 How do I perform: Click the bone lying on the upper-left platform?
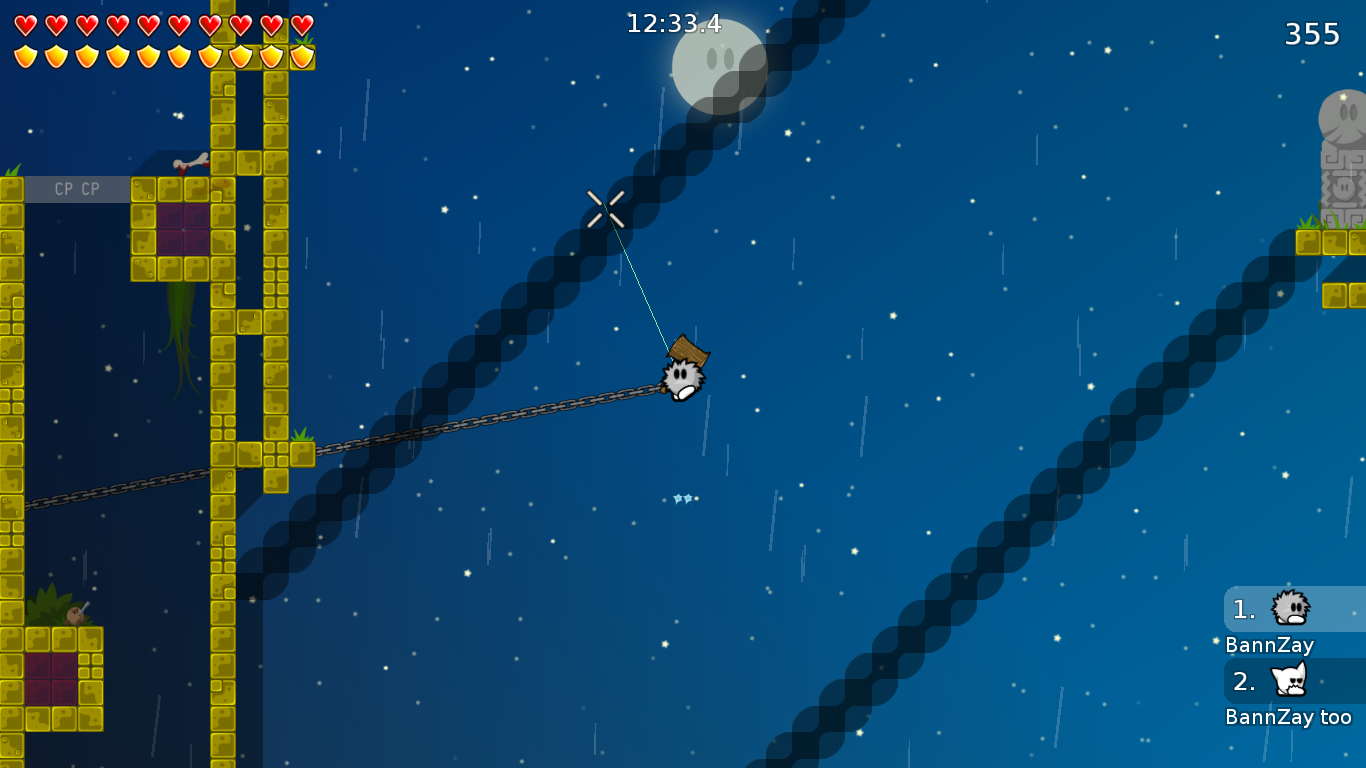(193, 162)
